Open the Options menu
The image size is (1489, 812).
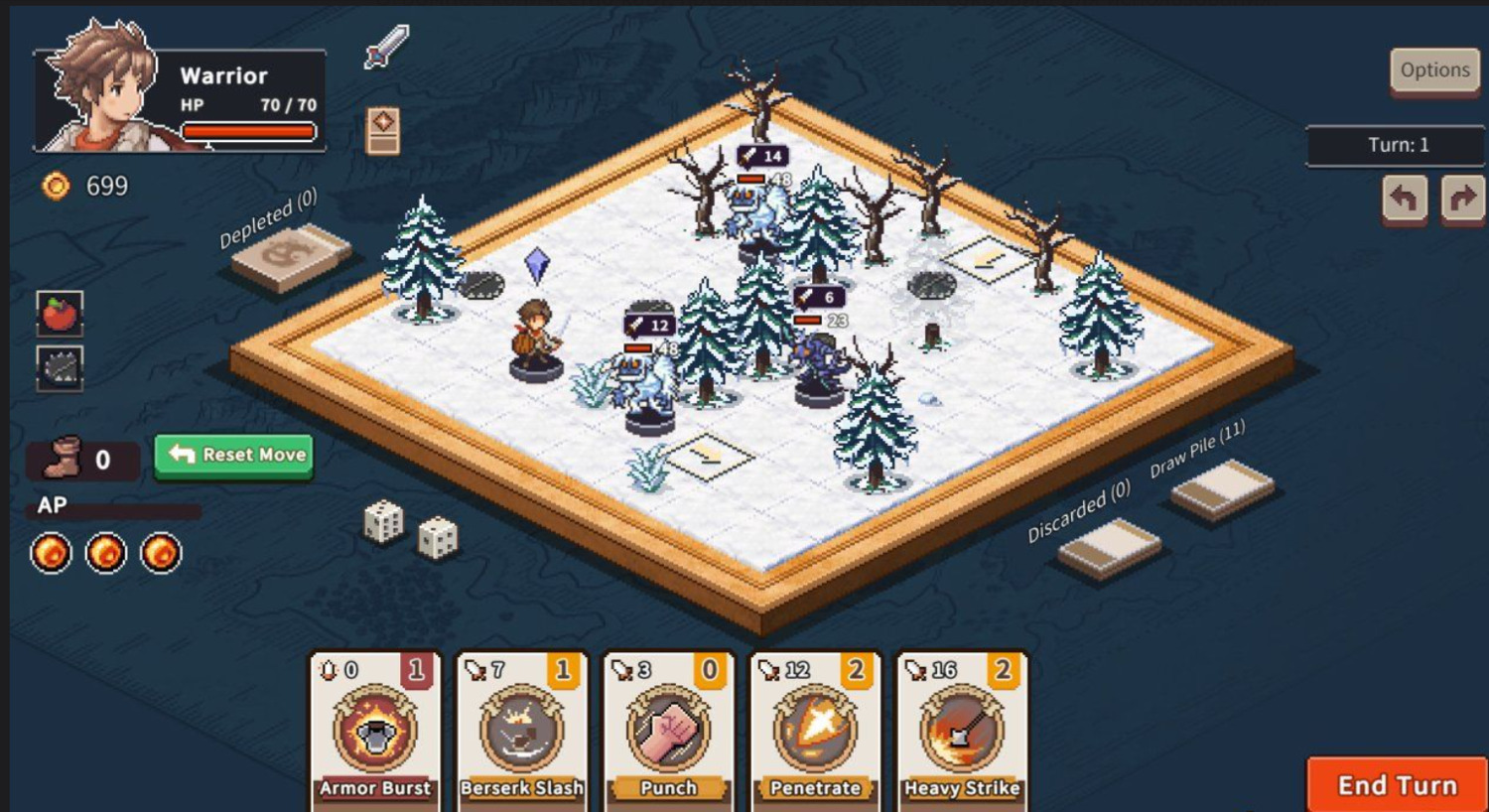(x=1434, y=70)
